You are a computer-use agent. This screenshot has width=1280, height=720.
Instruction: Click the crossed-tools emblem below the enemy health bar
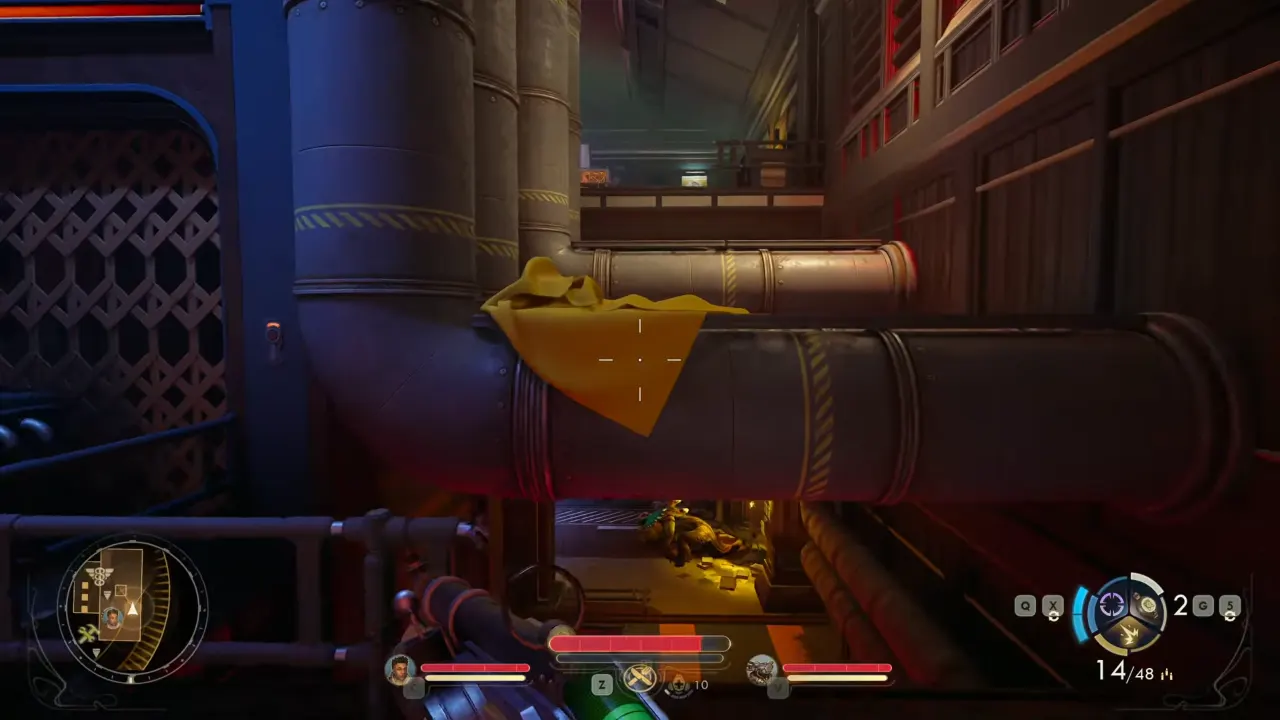[x=638, y=677]
